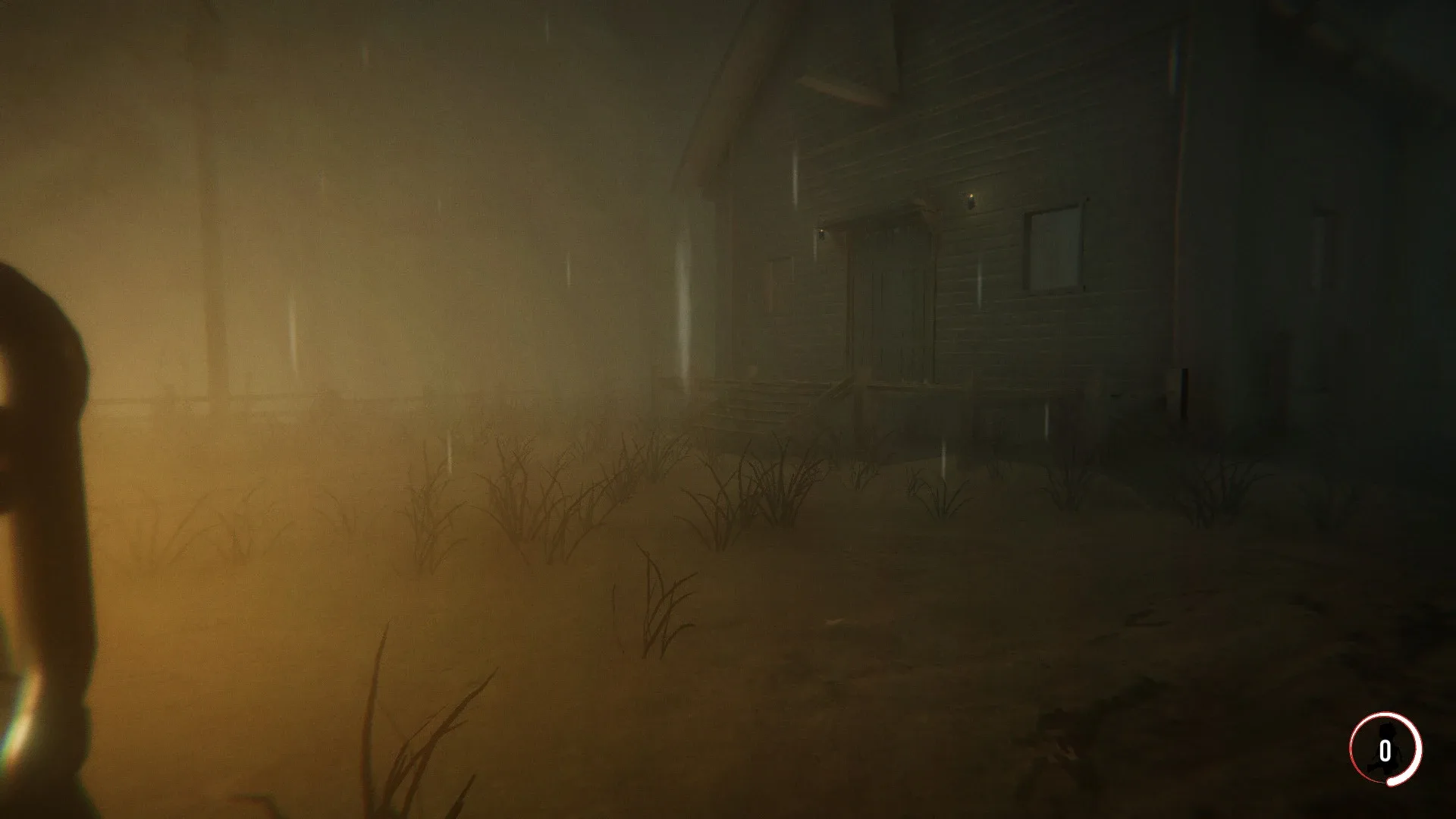Click the large window on the house wall

click(1054, 250)
